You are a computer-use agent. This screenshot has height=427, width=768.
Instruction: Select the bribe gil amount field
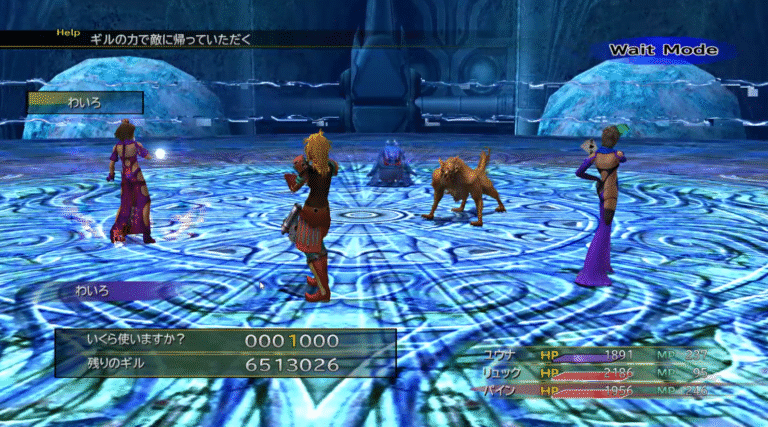291,341
